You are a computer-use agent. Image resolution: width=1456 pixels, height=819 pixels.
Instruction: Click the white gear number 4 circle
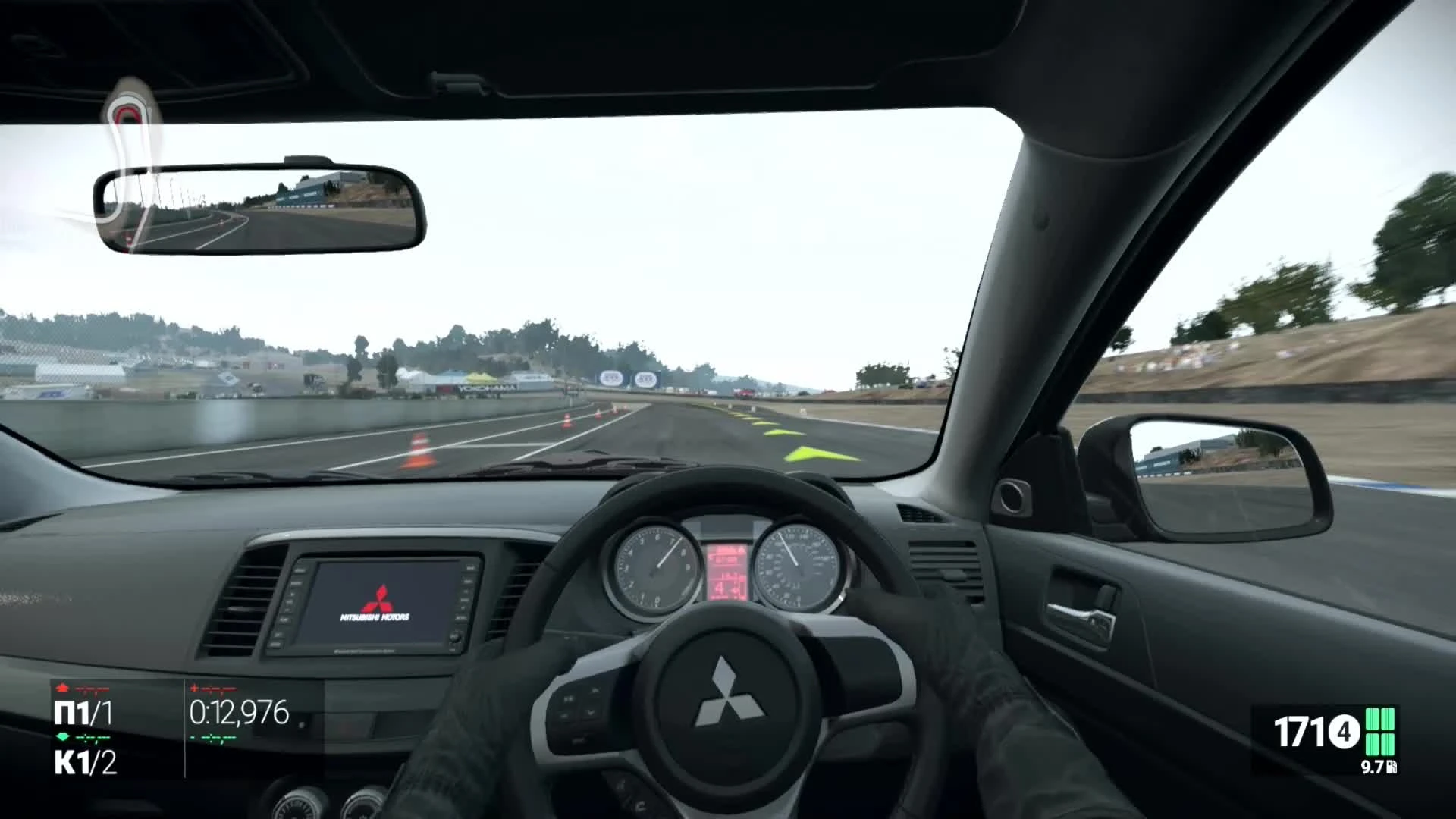1345,732
